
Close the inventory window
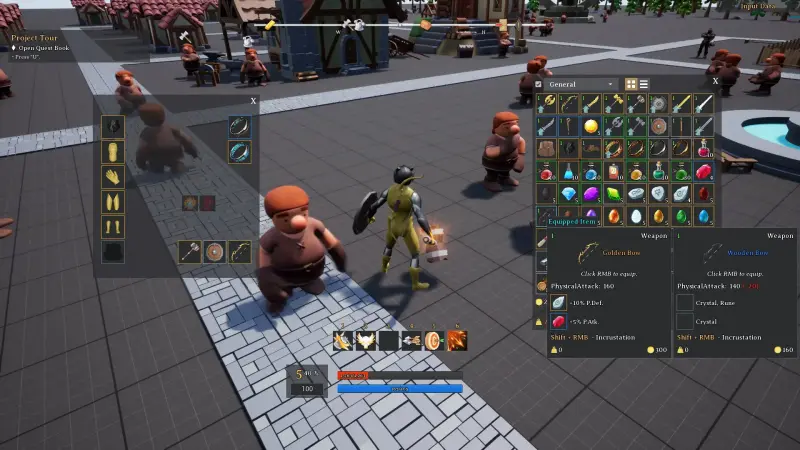(714, 80)
